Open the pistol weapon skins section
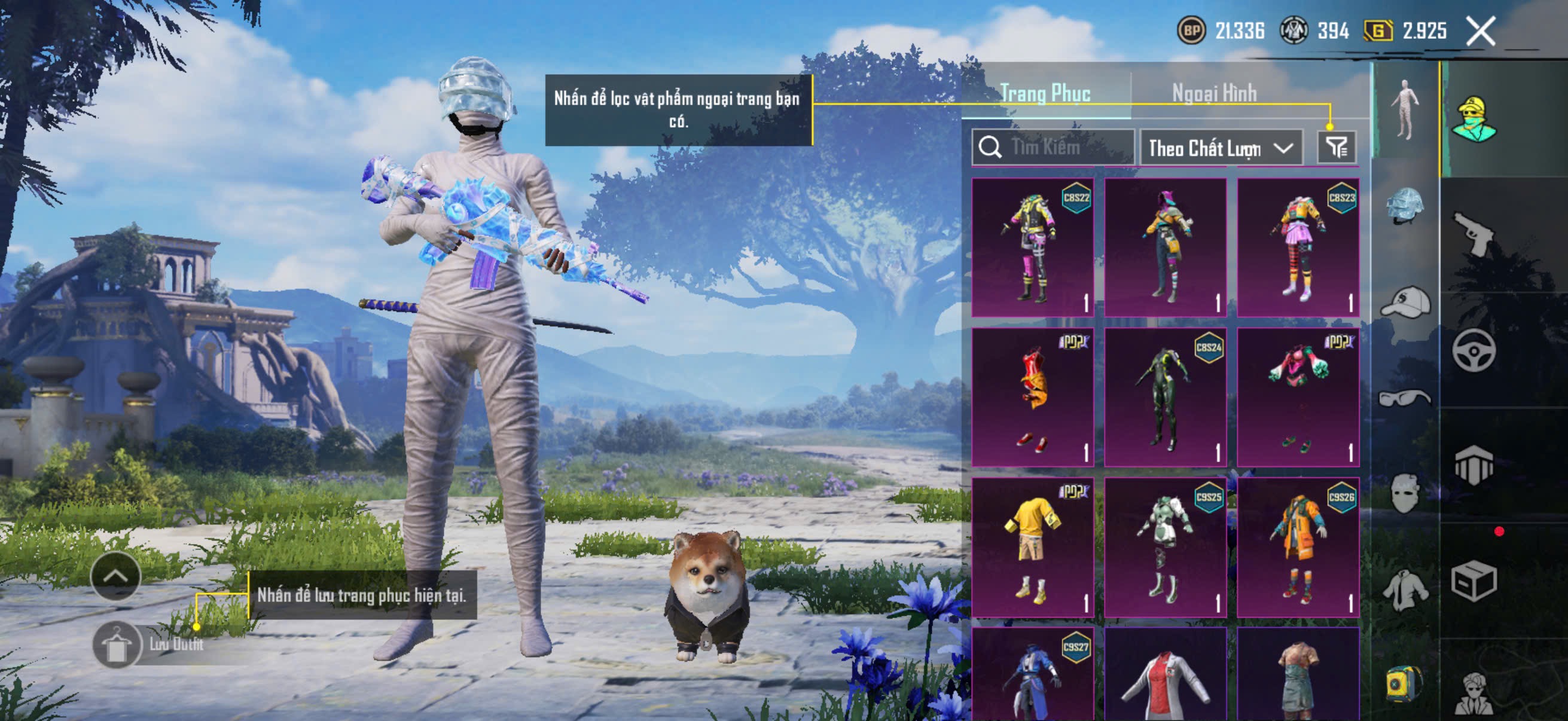The image size is (1568, 721). [x=1474, y=234]
